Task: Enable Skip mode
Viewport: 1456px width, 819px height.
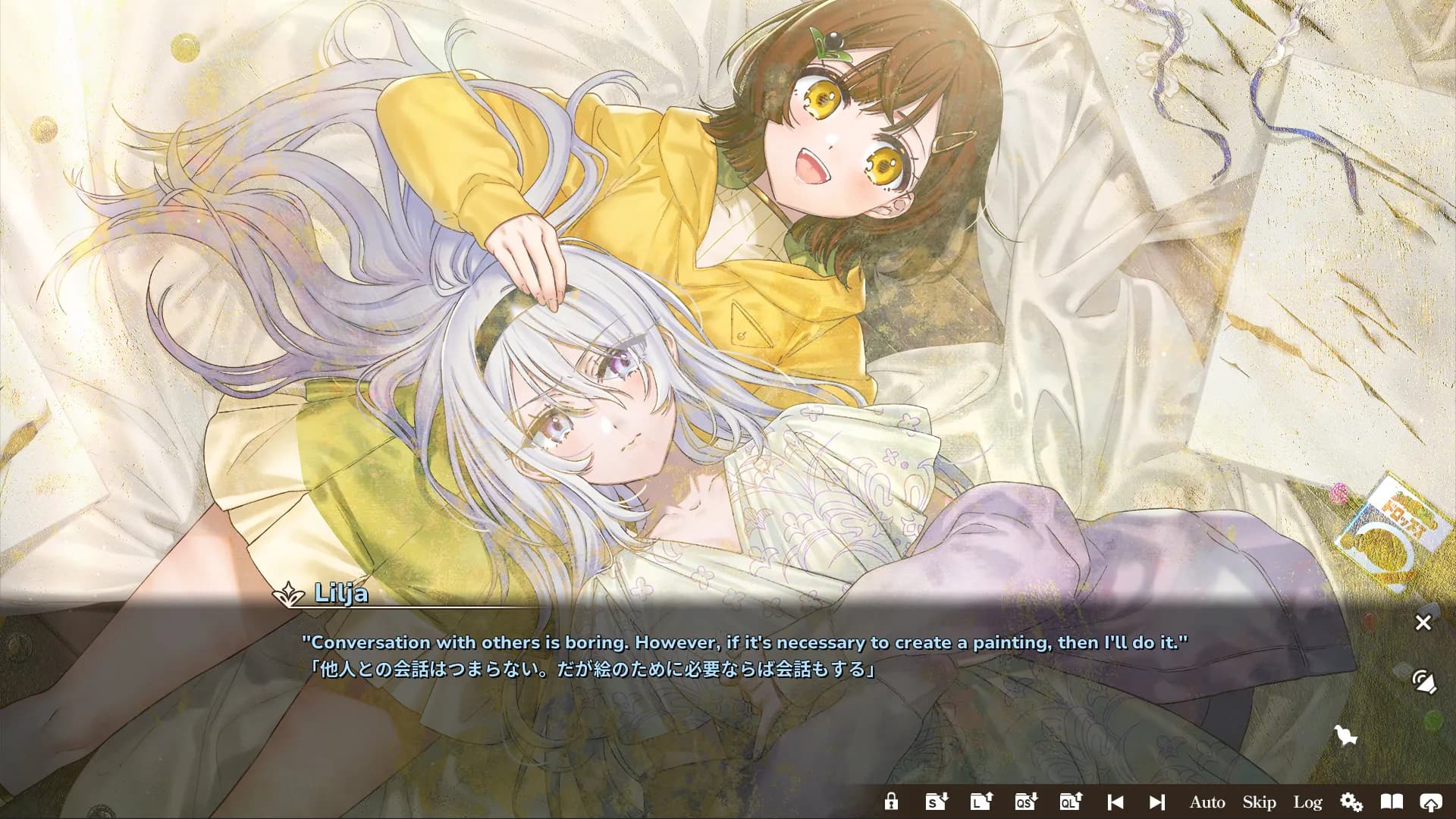Action: click(x=1258, y=802)
